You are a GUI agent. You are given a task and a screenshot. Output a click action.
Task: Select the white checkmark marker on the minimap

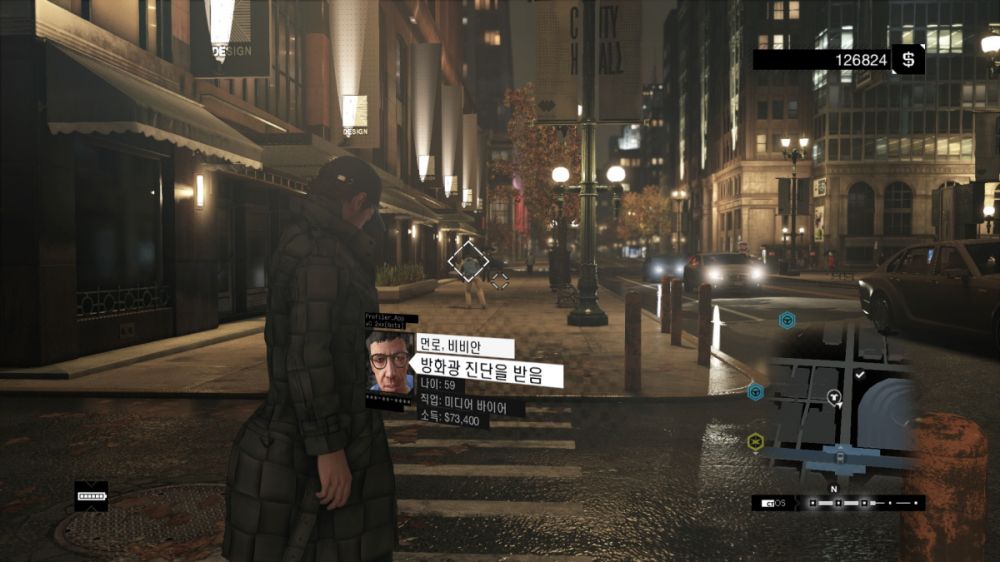click(860, 374)
